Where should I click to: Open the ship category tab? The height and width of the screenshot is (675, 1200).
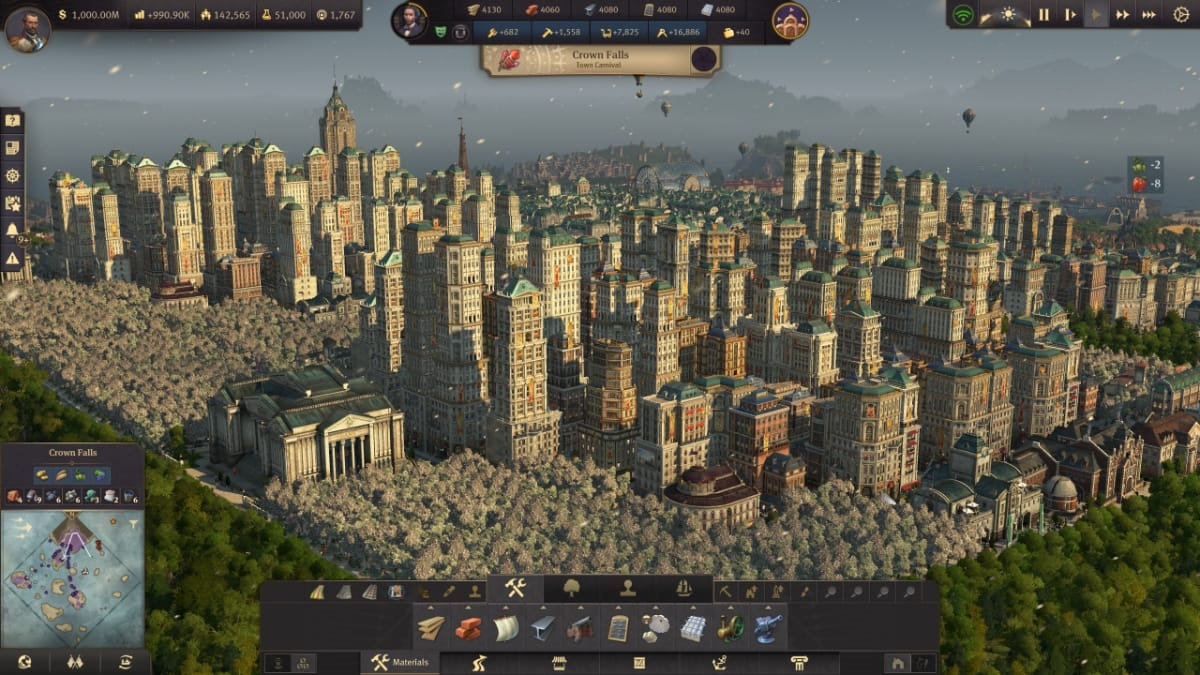684,588
